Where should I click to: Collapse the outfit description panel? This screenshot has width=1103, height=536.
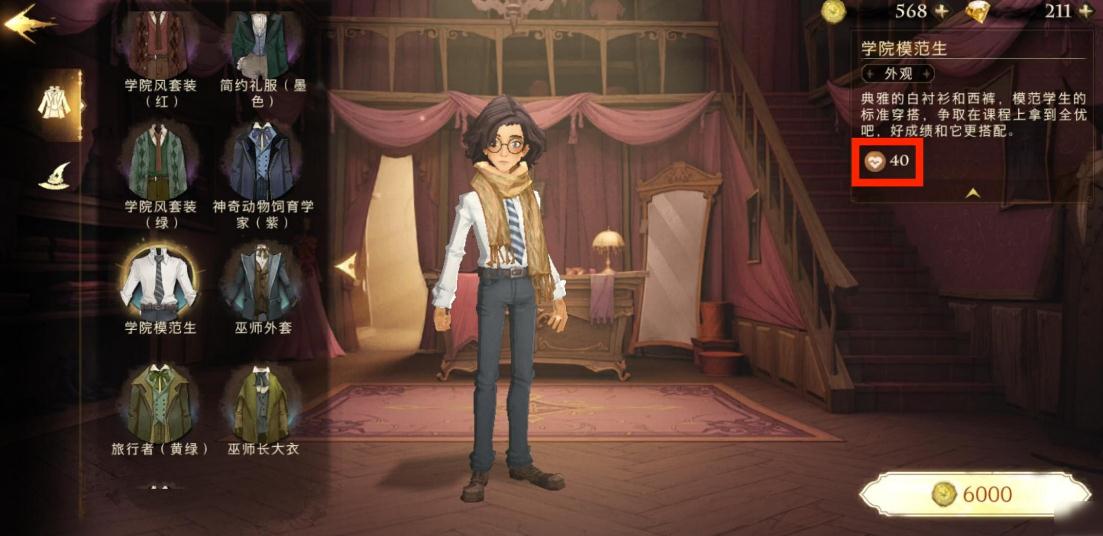coord(972,193)
